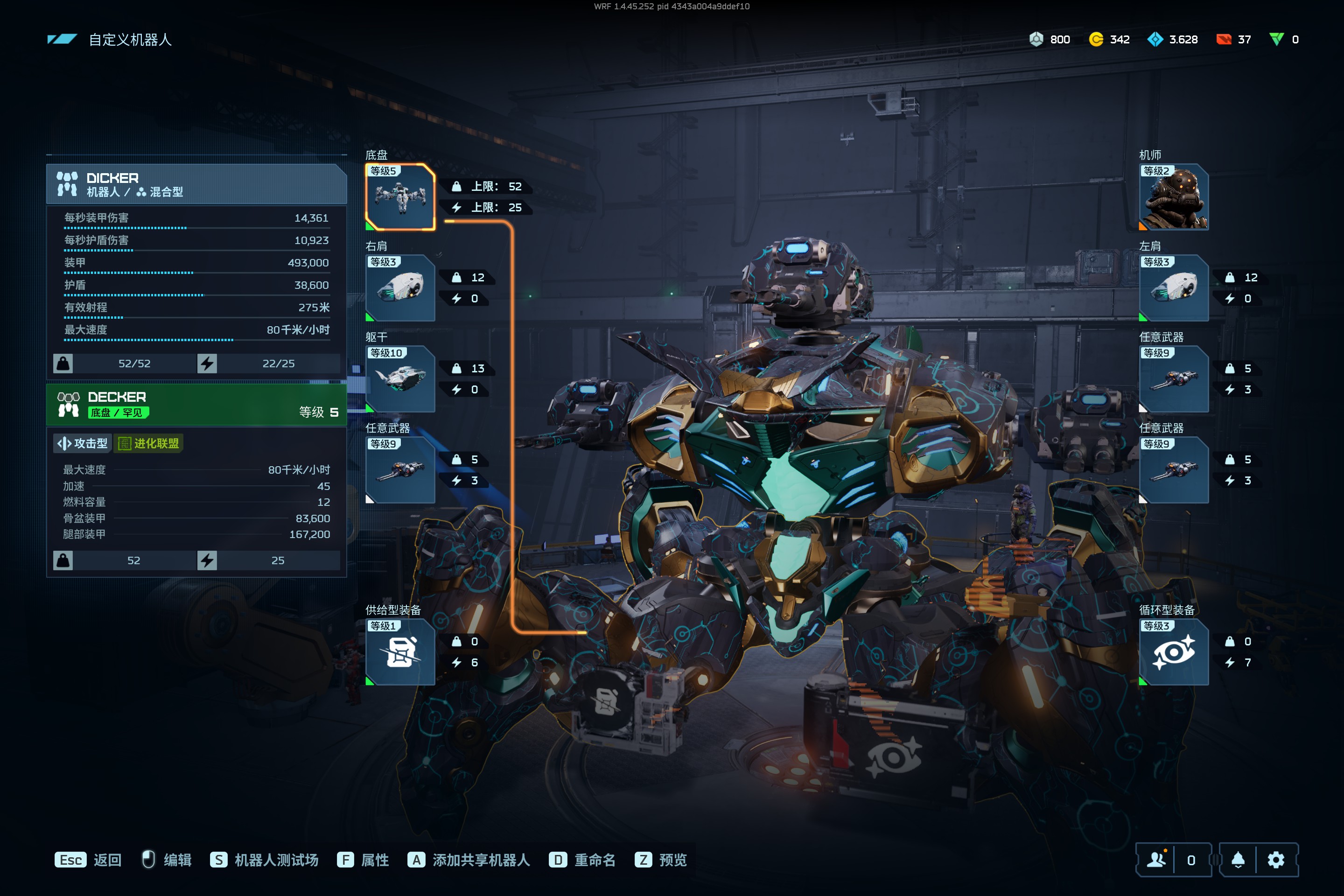The image size is (1344, 896).
Task: Open the cycle gear eye slot (循环型装备)
Action: (1173, 652)
